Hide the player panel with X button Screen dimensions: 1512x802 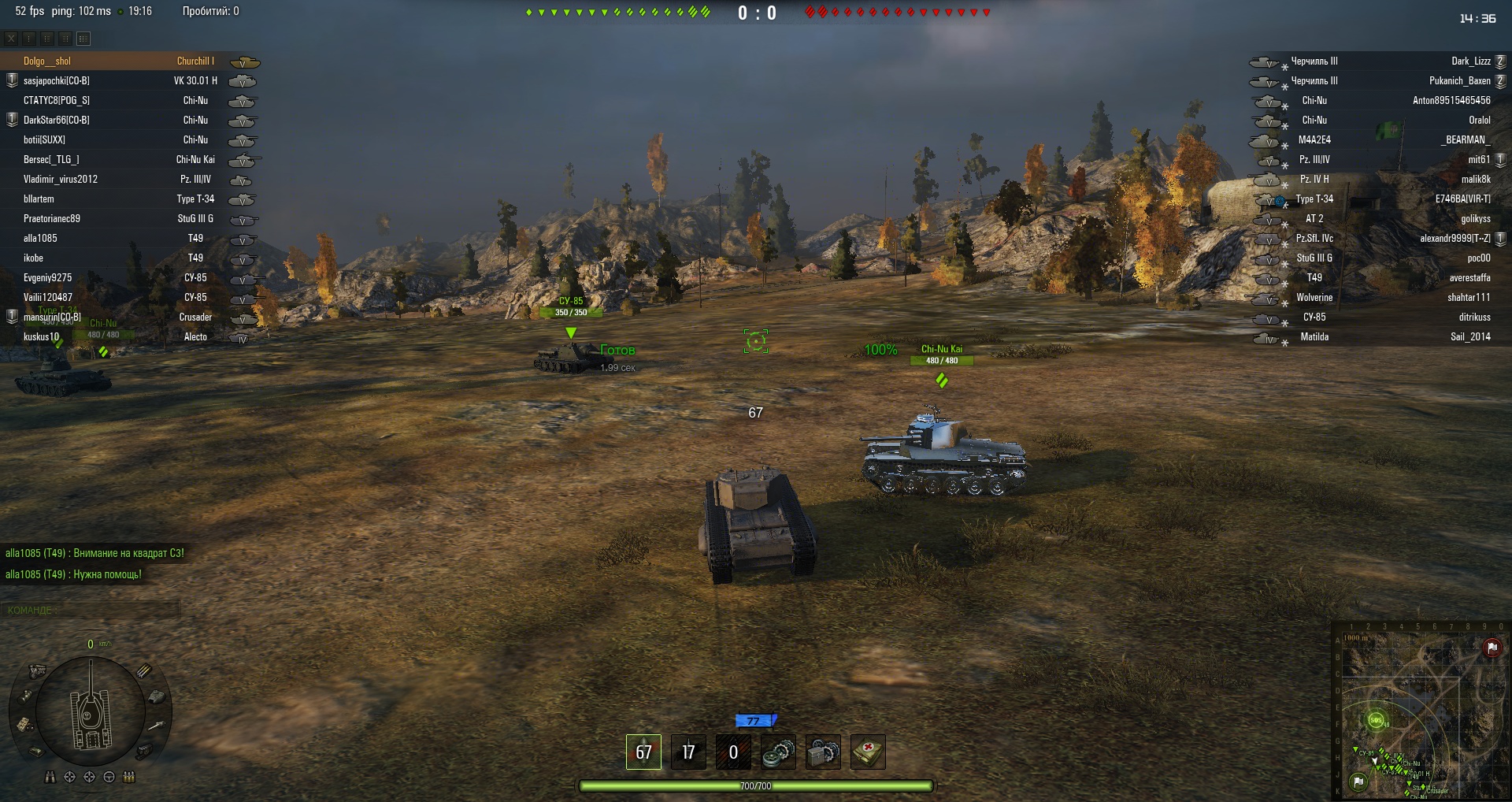click(x=11, y=38)
